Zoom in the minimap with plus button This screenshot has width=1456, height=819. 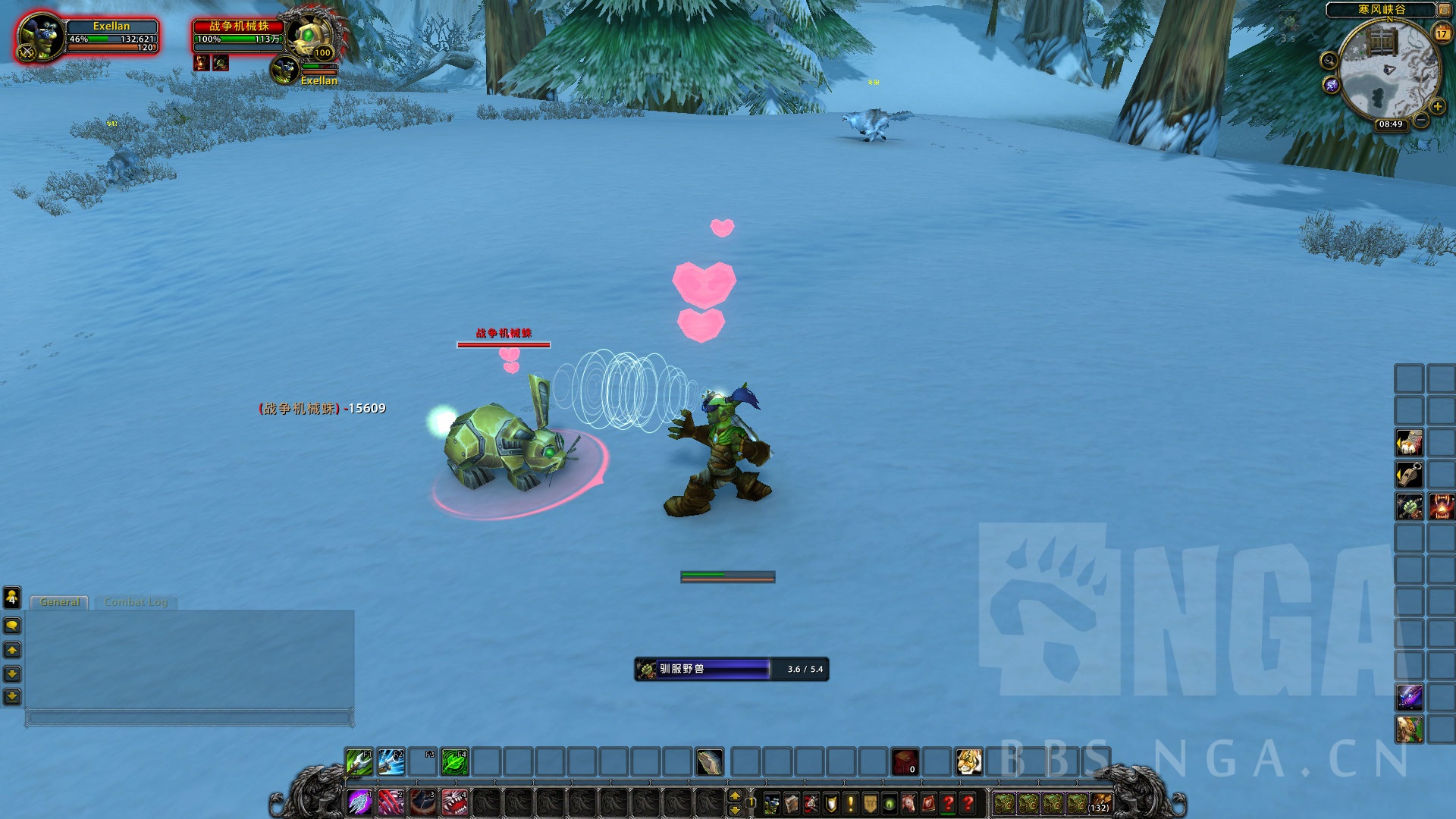coord(1437,107)
